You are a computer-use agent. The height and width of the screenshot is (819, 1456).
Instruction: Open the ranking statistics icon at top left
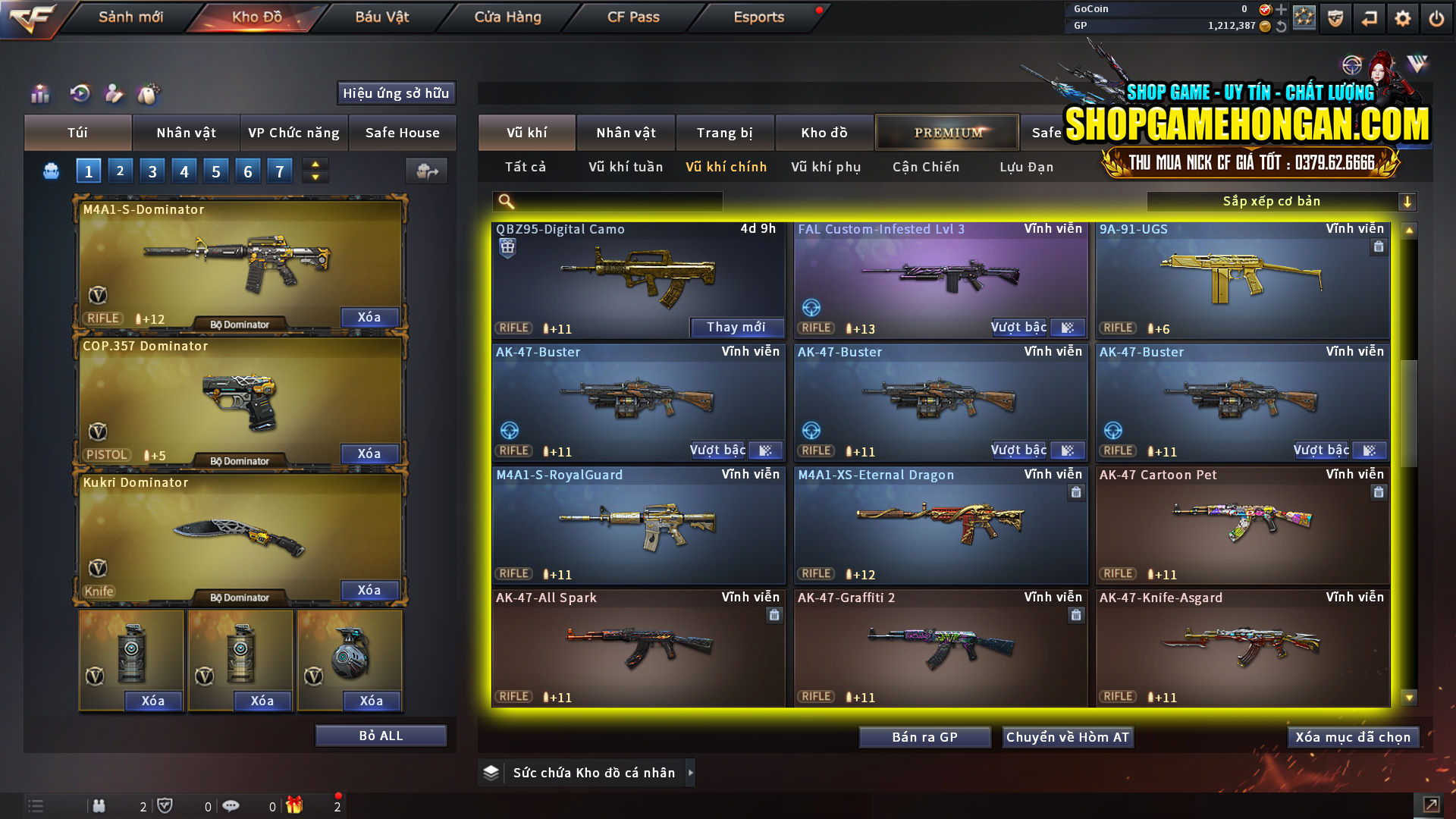[x=39, y=94]
